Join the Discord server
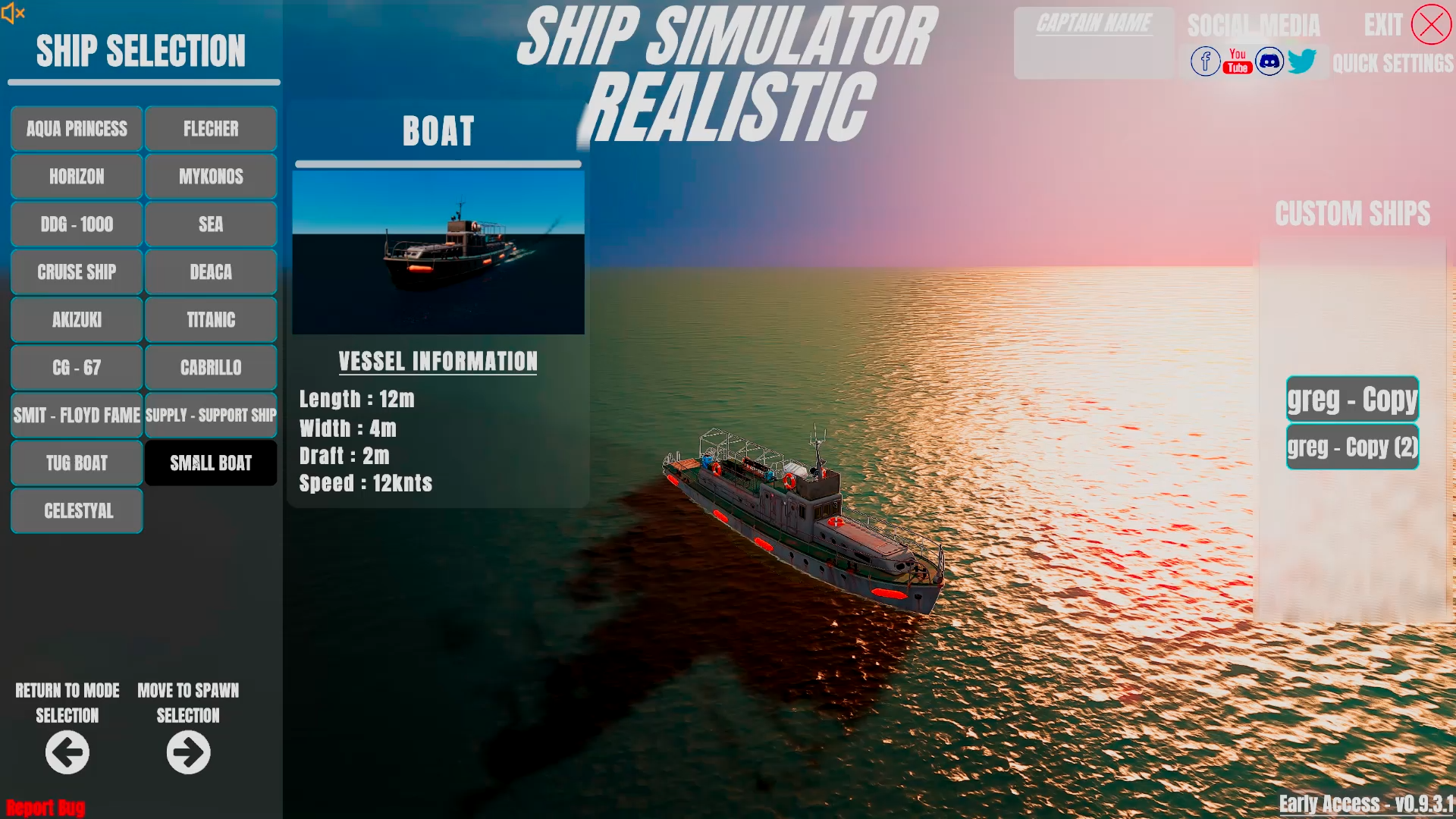The image size is (1456, 819). pos(1269,61)
